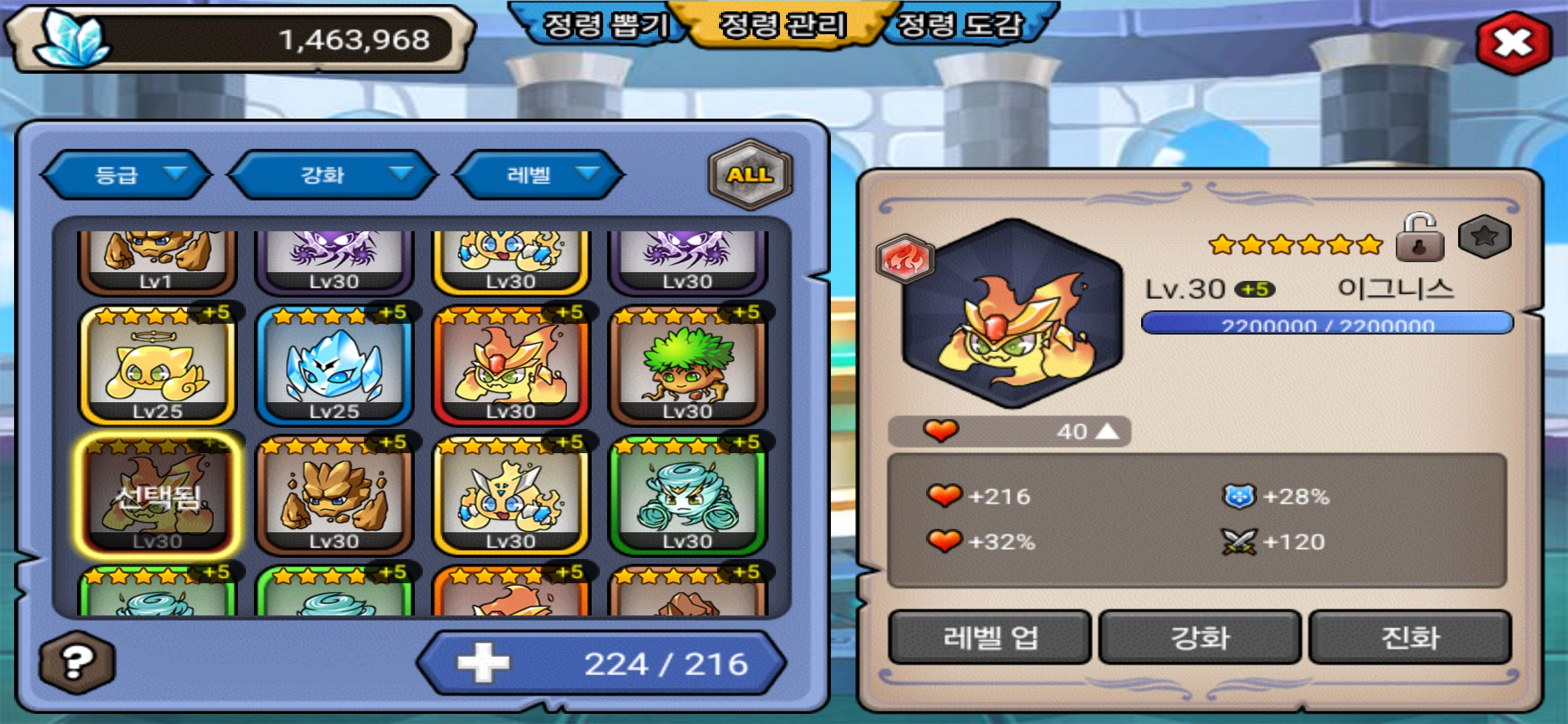Choose the blue ice crystal spirit Lv25
This screenshot has height=724, width=1568.
coord(334,365)
